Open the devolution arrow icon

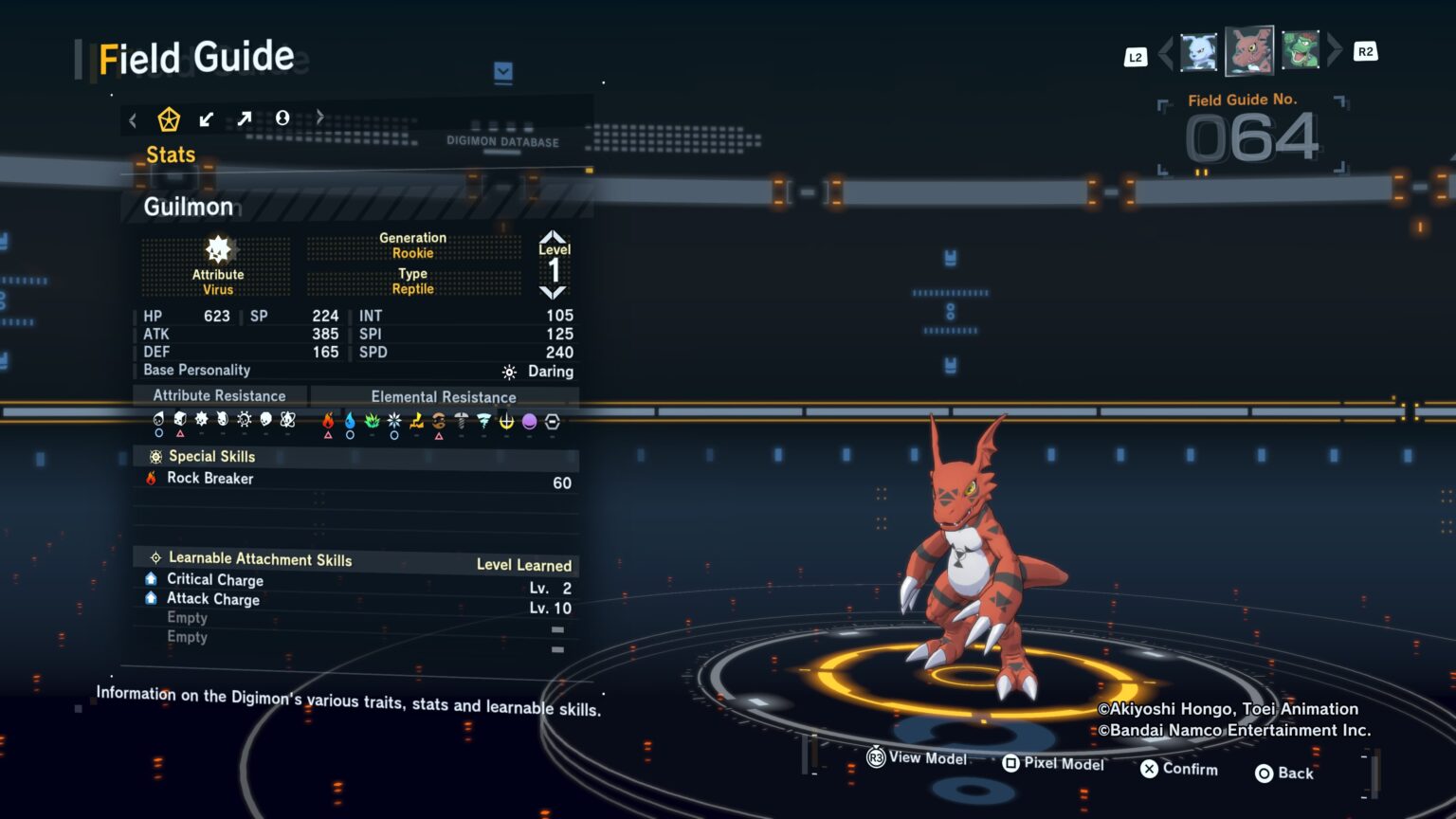207,118
